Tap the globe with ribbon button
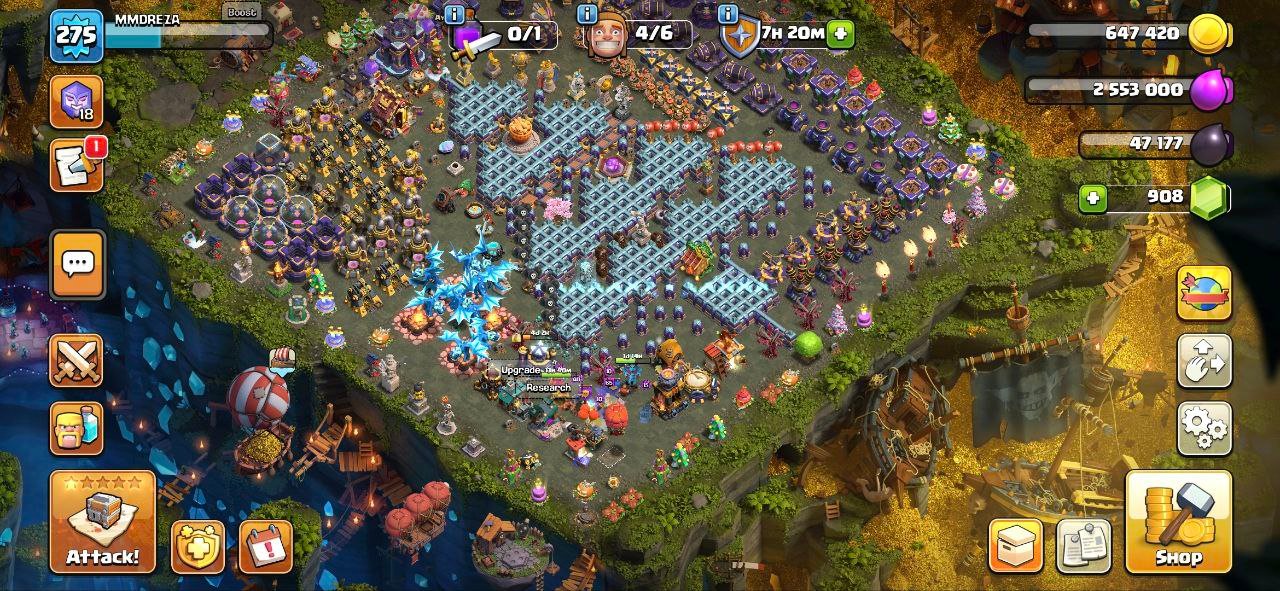This screenshot has height=591, width=1280. coord(1204,293)
